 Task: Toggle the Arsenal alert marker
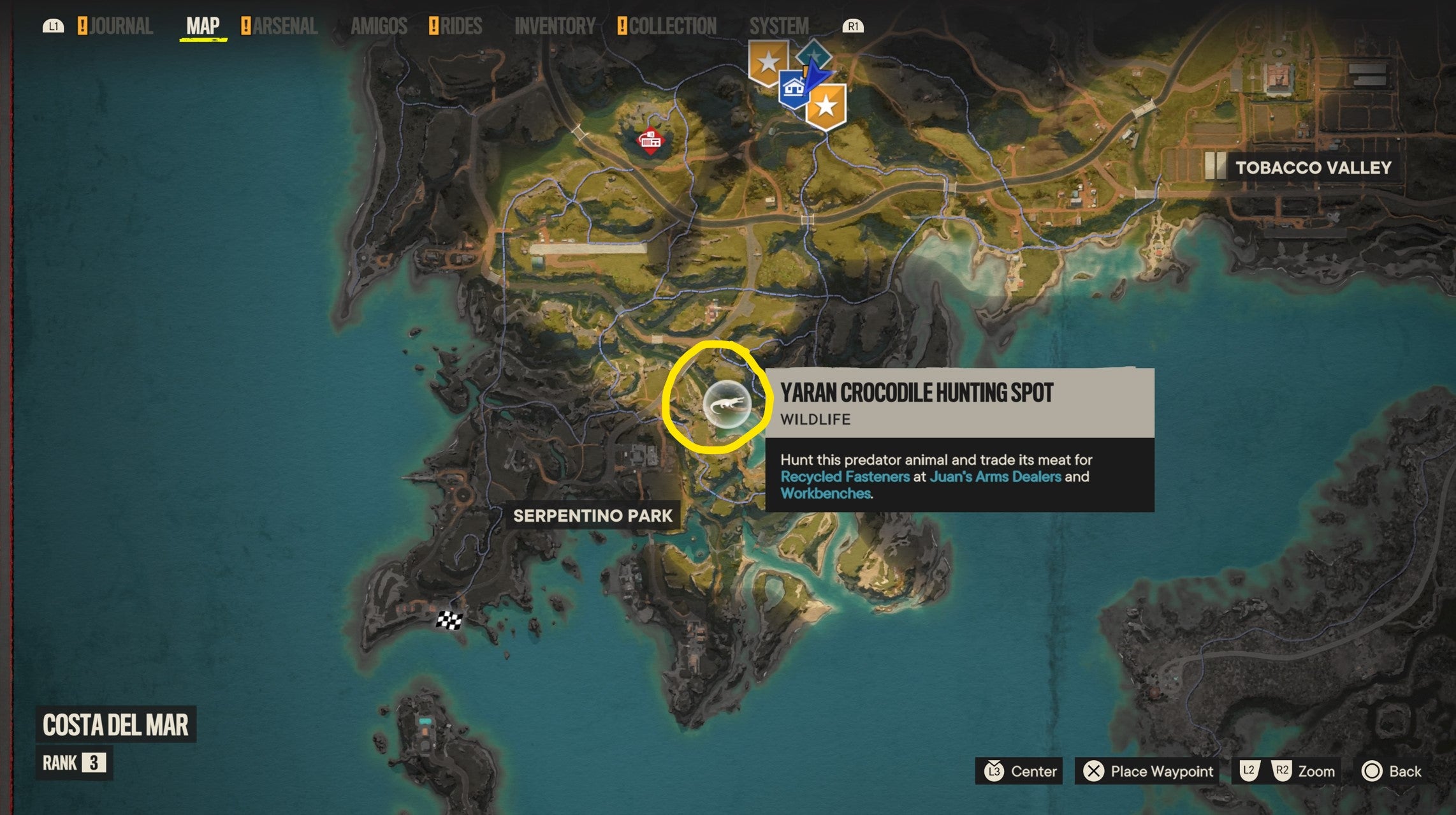click(244, 25)
